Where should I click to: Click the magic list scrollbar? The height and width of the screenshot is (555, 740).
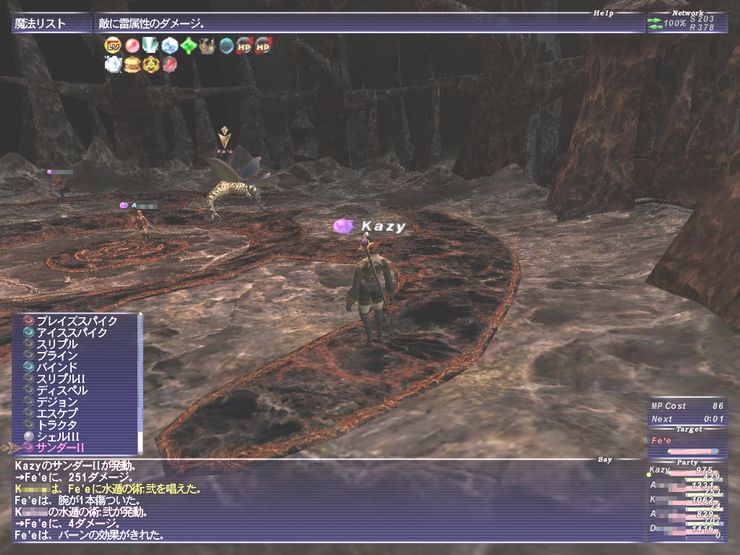click(x=140, y=380)
